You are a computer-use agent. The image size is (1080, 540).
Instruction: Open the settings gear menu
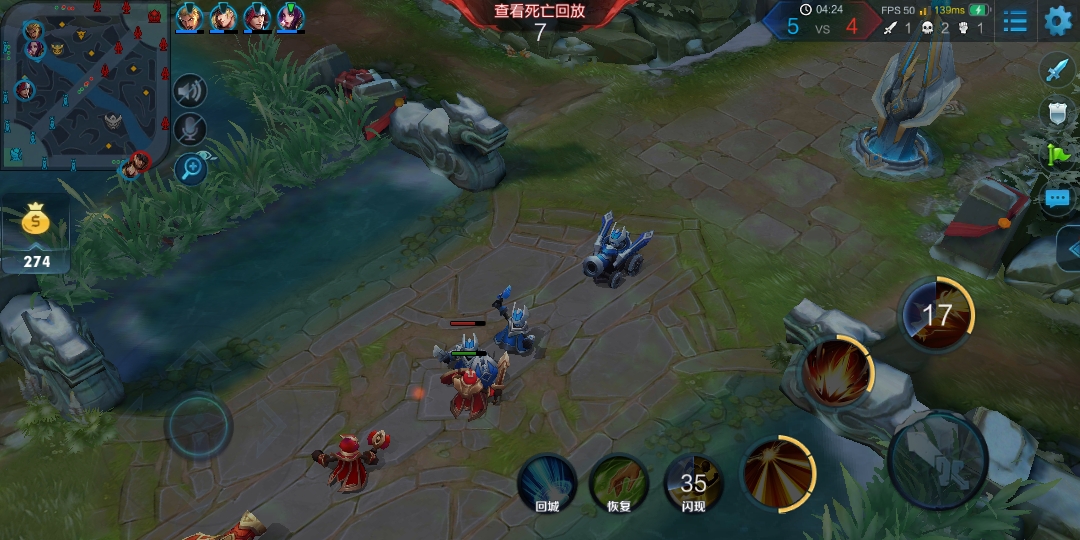[x=1057, y=20]
